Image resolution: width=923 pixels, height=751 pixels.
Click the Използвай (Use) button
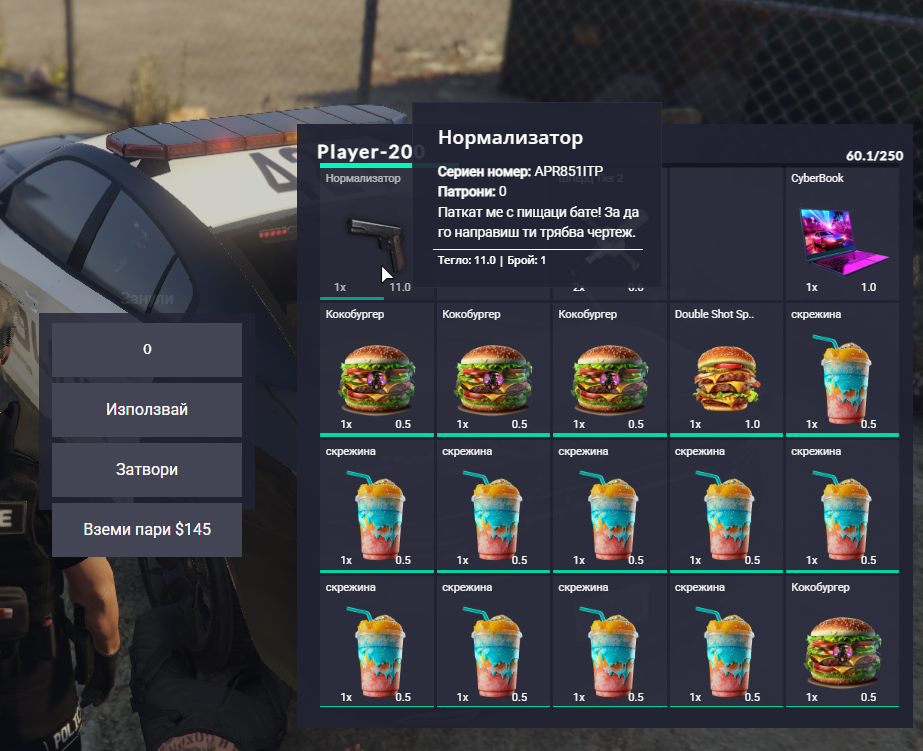(x=147, y=410)
